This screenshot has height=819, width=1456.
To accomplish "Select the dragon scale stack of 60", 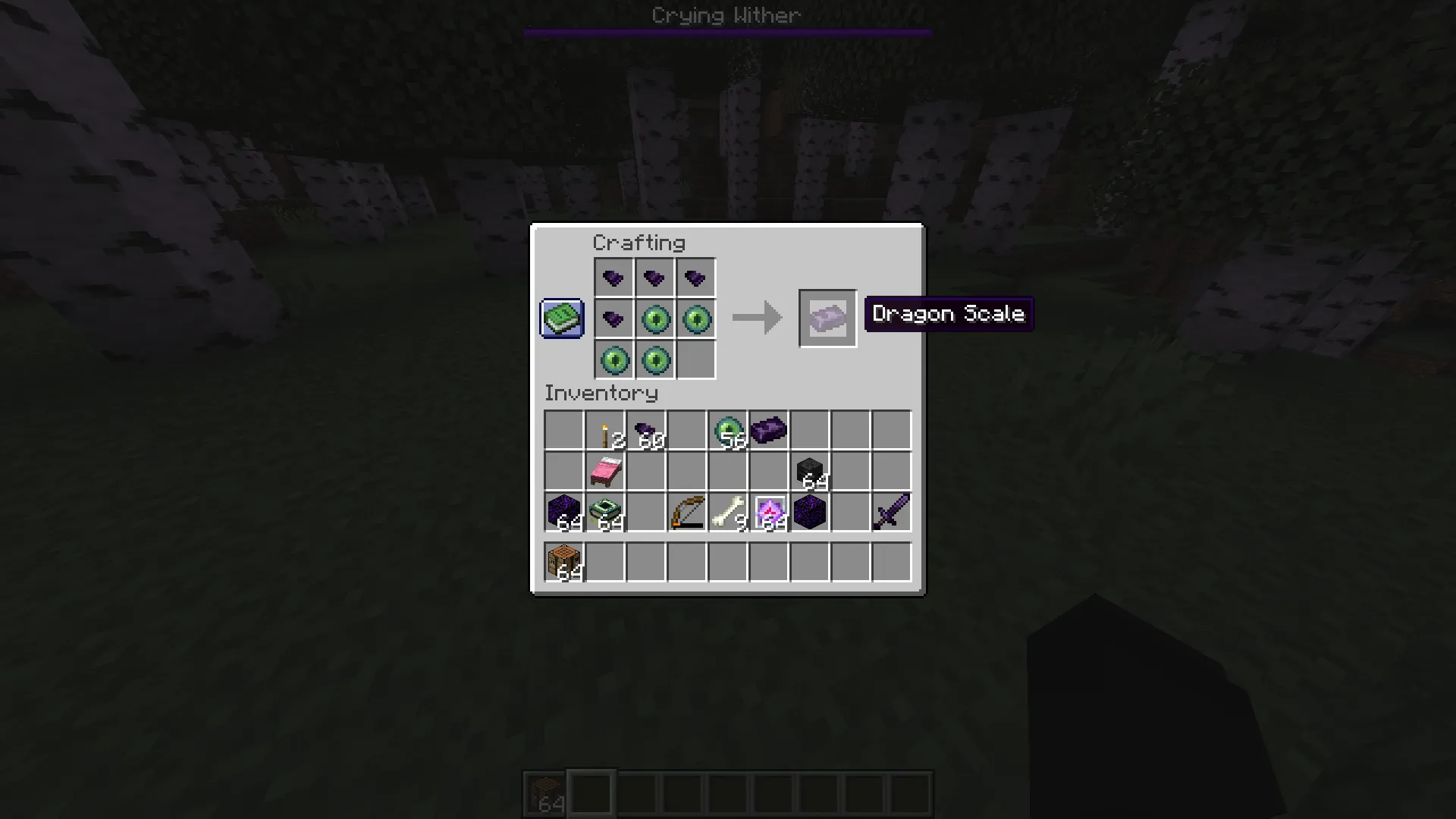I will pyautogui.click(x=645, y=431).
